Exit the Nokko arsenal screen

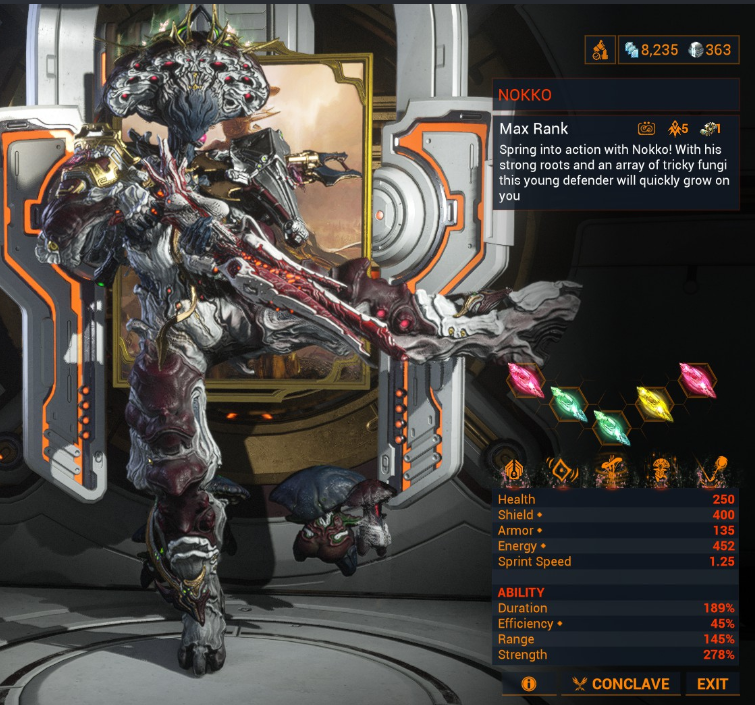click(x=712, y=684)
